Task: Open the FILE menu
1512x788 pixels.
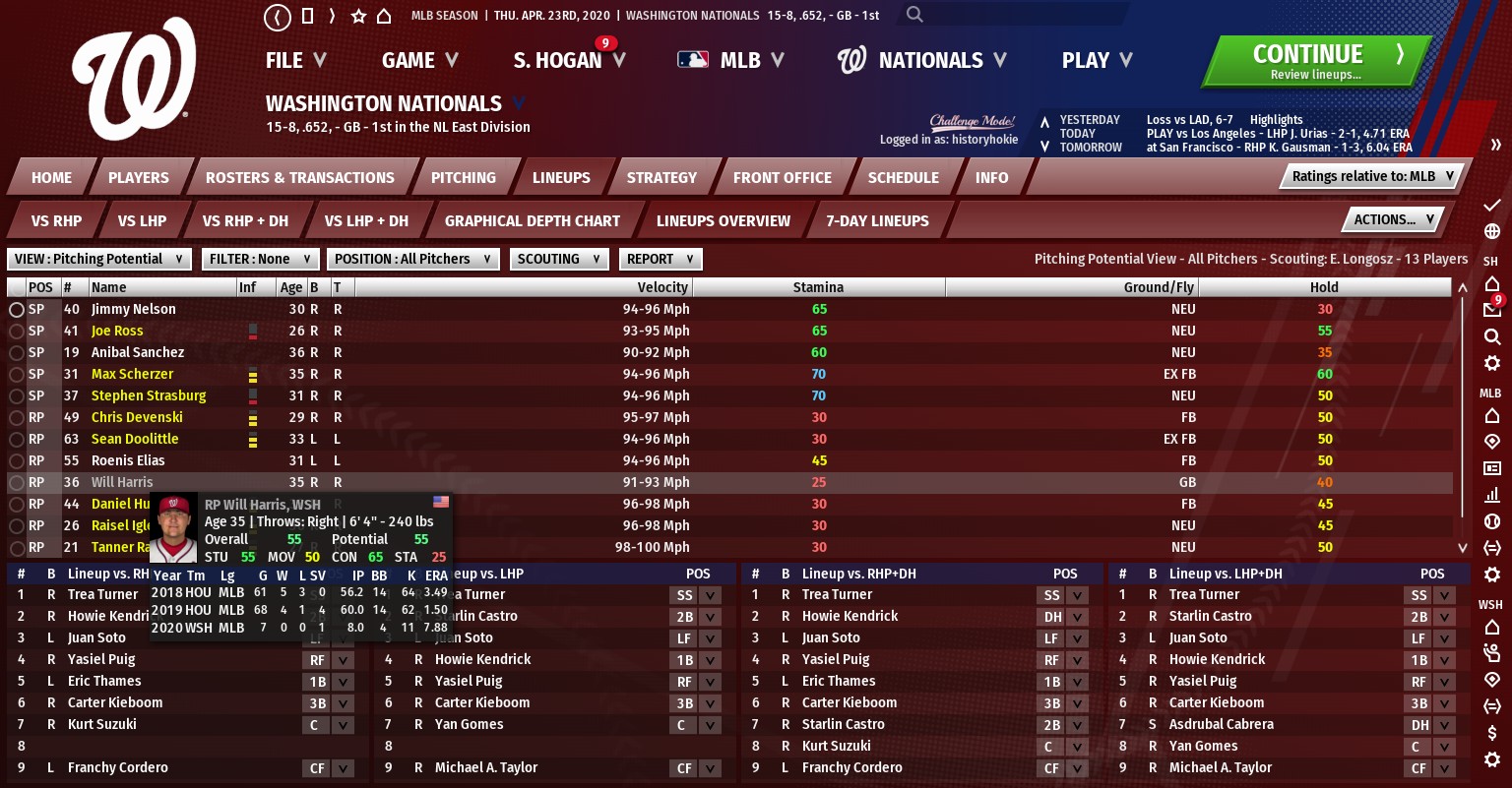Action: 295,61
